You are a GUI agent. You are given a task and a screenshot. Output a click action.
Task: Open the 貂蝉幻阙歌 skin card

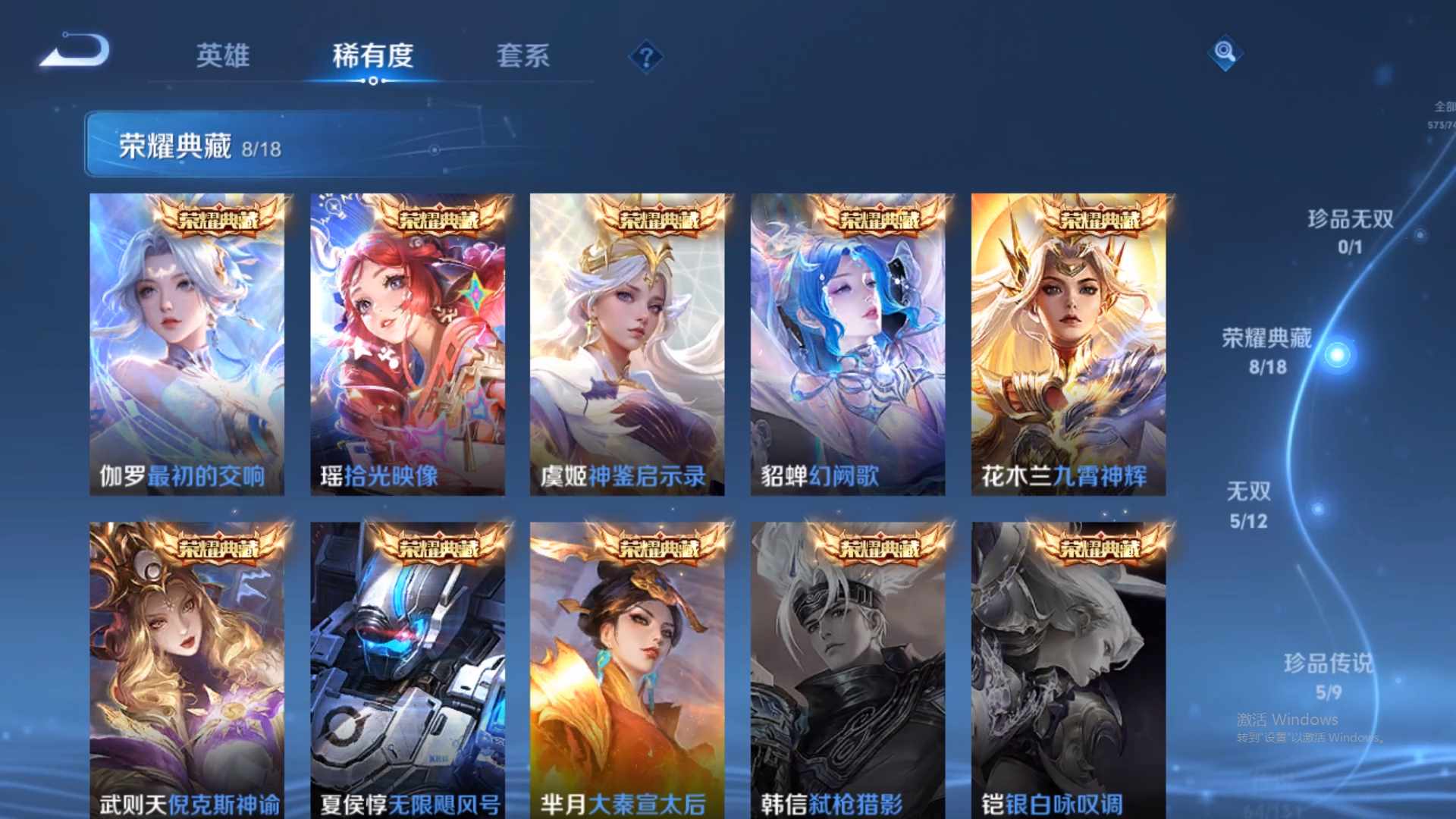point(847,341)
